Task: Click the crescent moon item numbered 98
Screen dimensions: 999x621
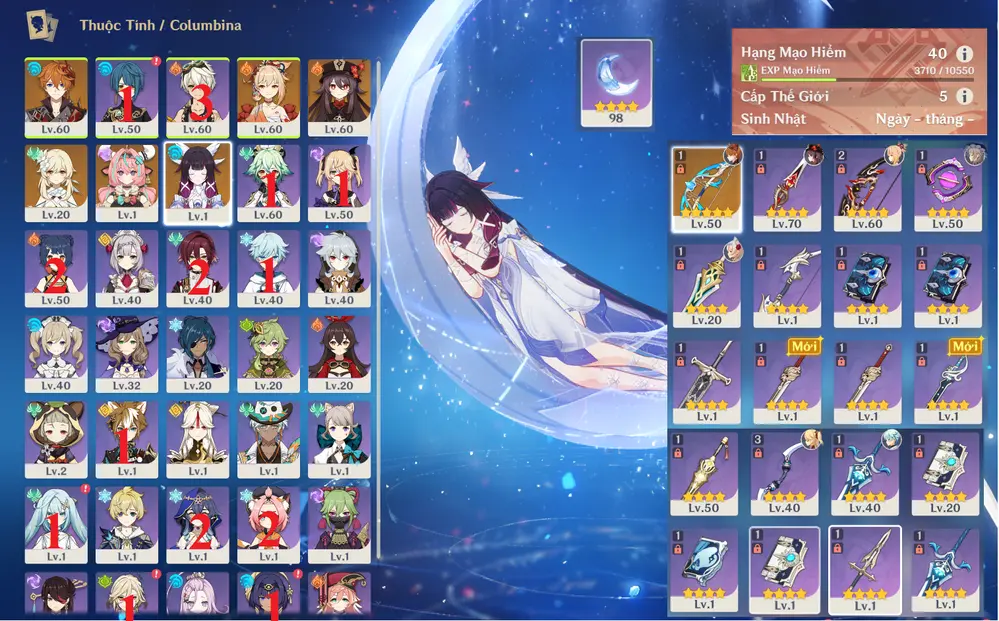Action: tap(616, 82)
